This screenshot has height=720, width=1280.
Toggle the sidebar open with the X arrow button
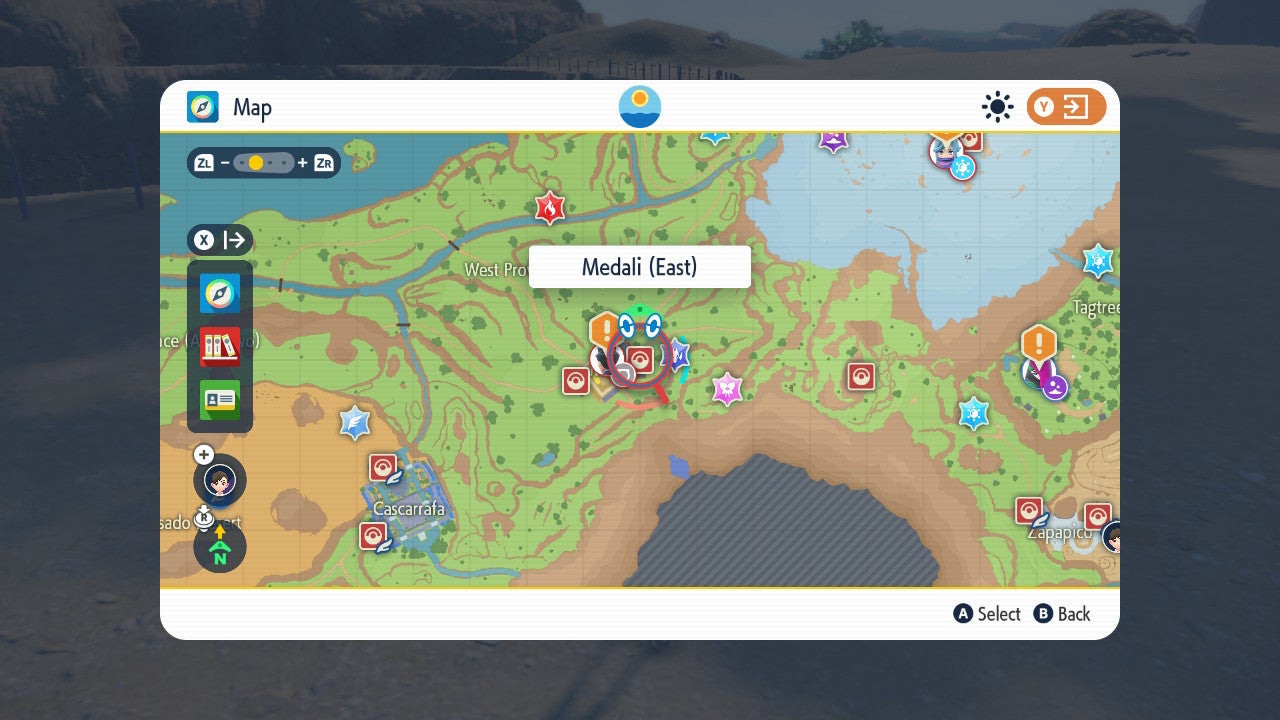pos(219,240)
